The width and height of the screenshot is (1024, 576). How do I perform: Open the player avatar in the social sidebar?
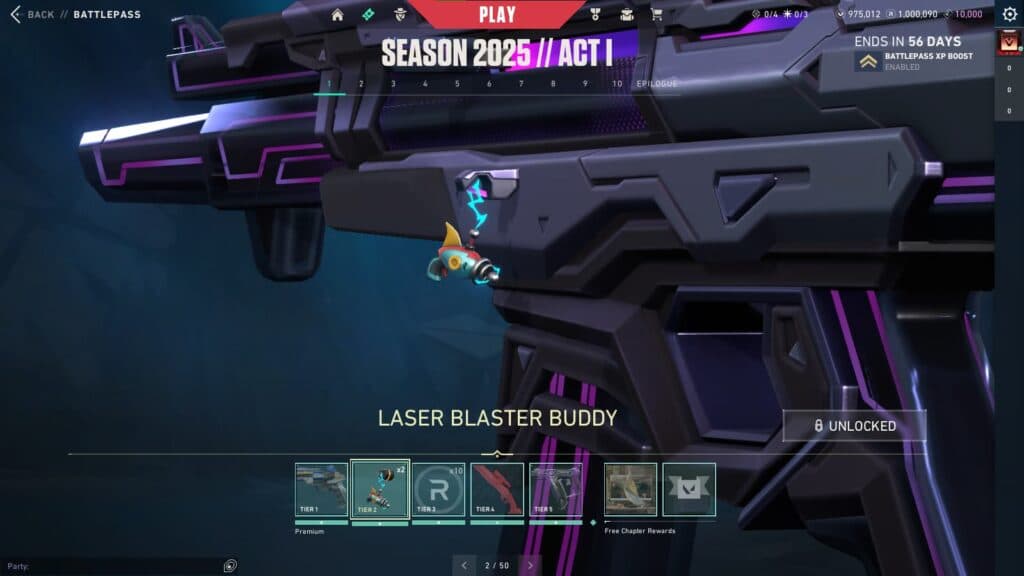coord(1008,43)
